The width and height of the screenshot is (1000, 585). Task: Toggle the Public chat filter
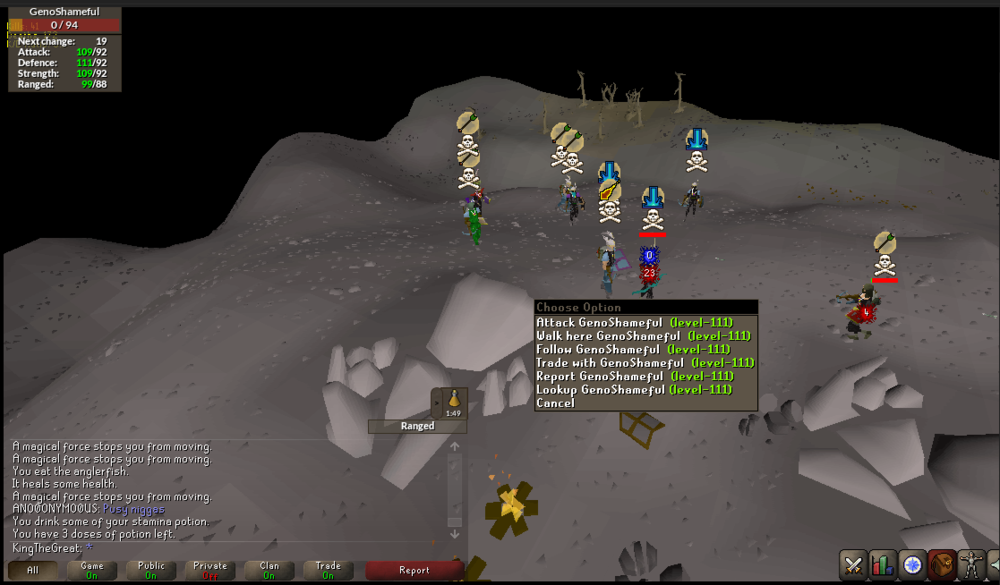coord(151,570)
